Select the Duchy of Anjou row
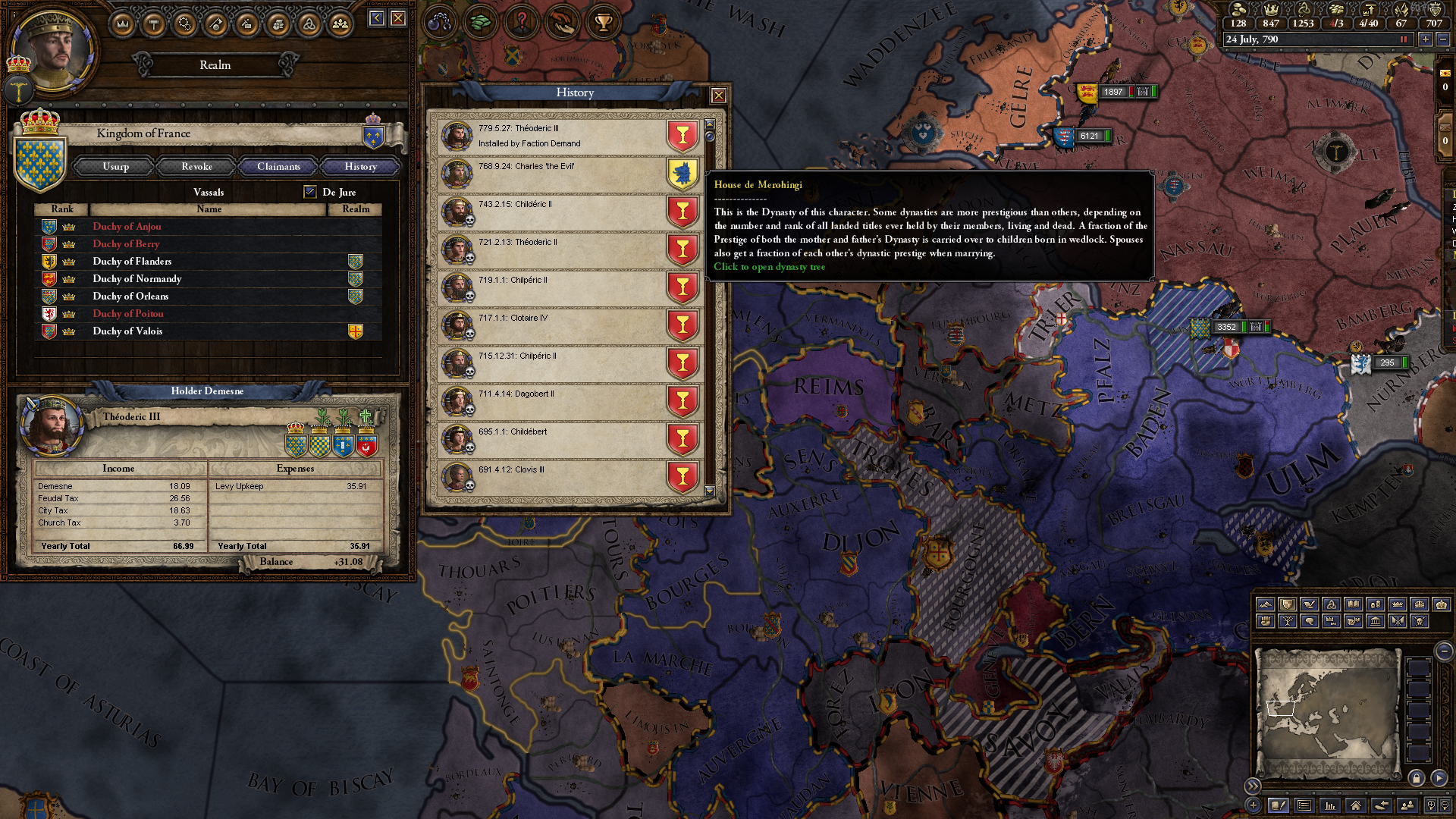1456x819 pixels. coord(127,227)
